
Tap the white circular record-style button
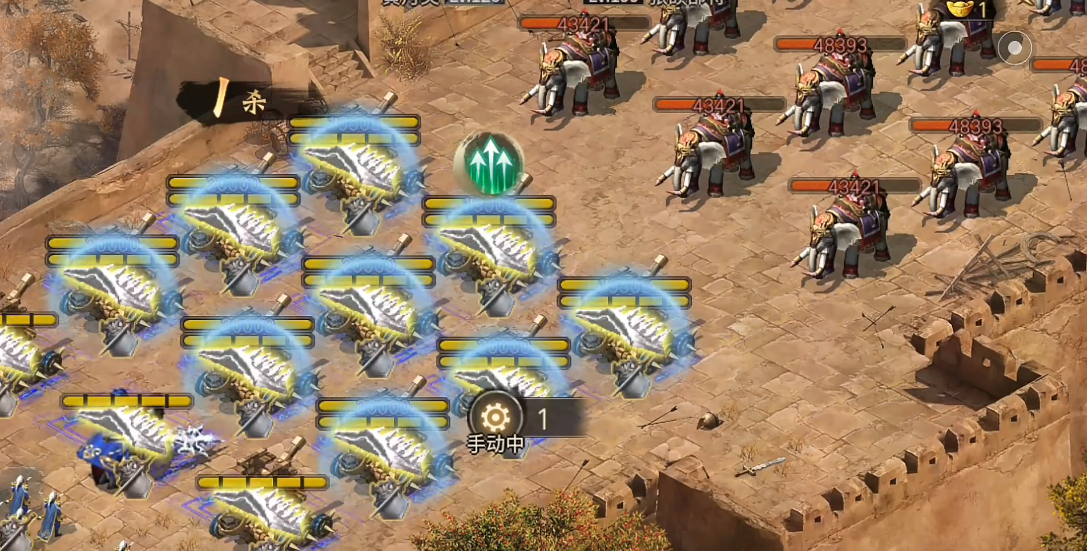pyautogui.click(x=1015, y=47)
